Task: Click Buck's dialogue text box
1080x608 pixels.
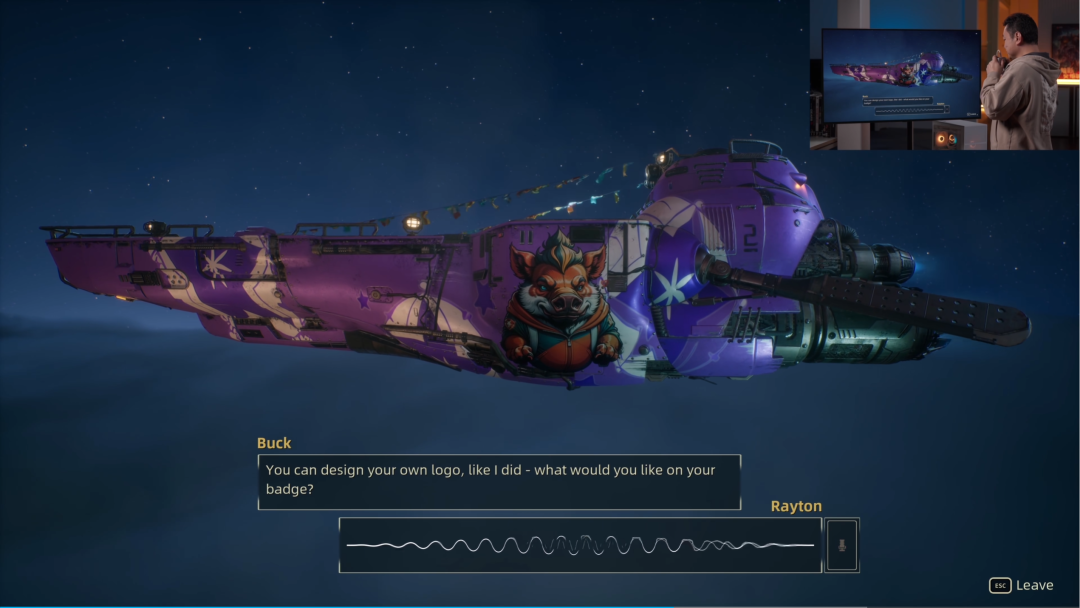Action: pyautogui.click(x=499, y=481)
